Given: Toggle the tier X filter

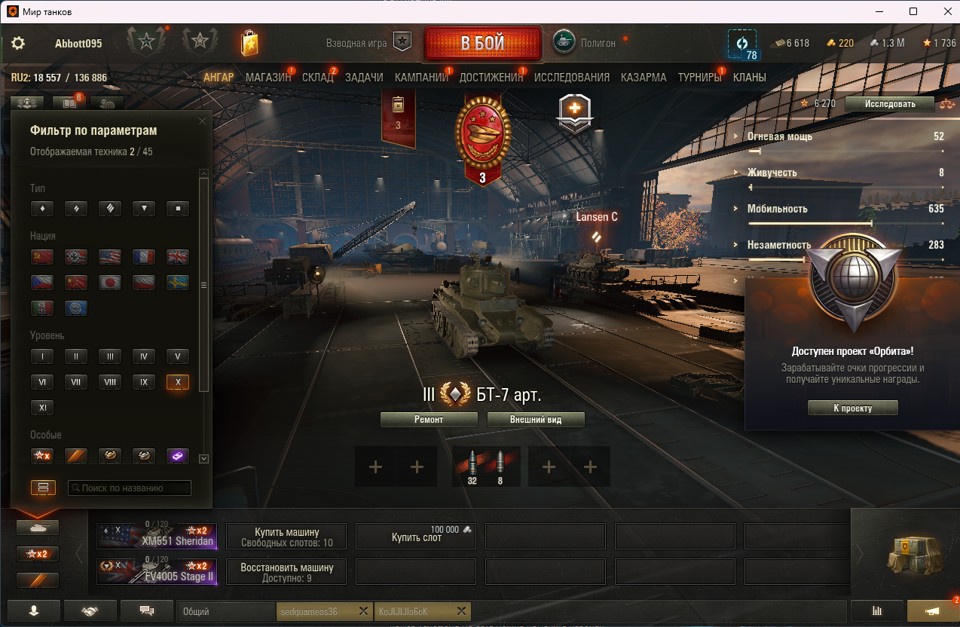Looking at the screenshot, I should 178,382.
